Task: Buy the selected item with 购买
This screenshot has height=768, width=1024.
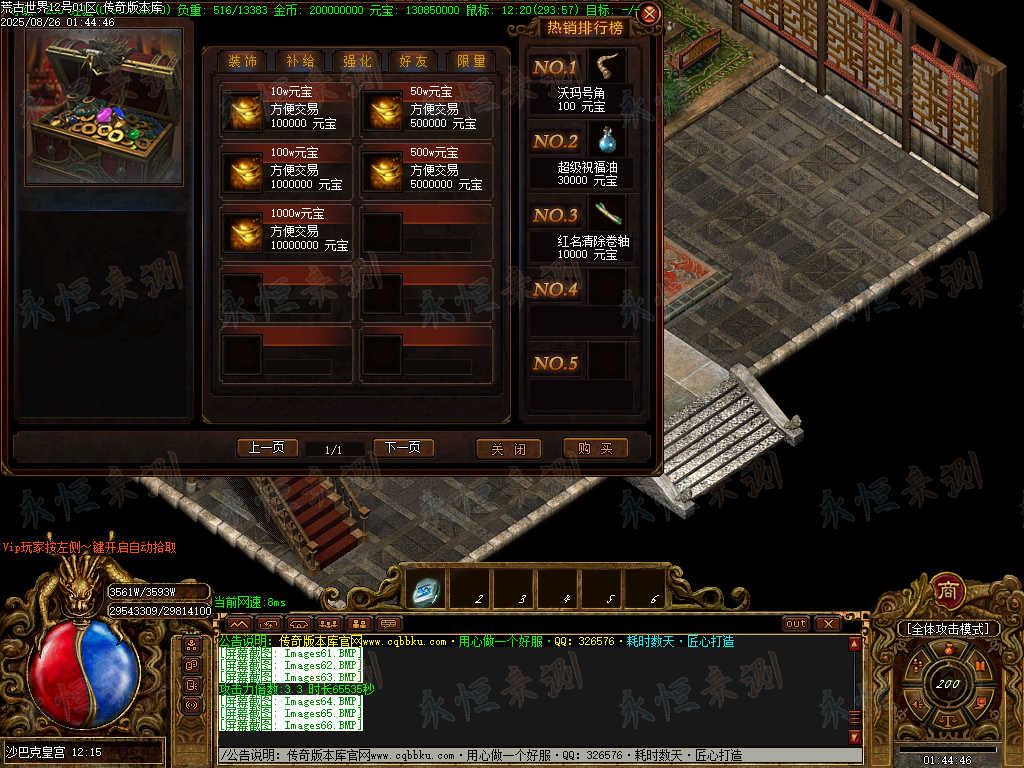Action: coord(595,449)
